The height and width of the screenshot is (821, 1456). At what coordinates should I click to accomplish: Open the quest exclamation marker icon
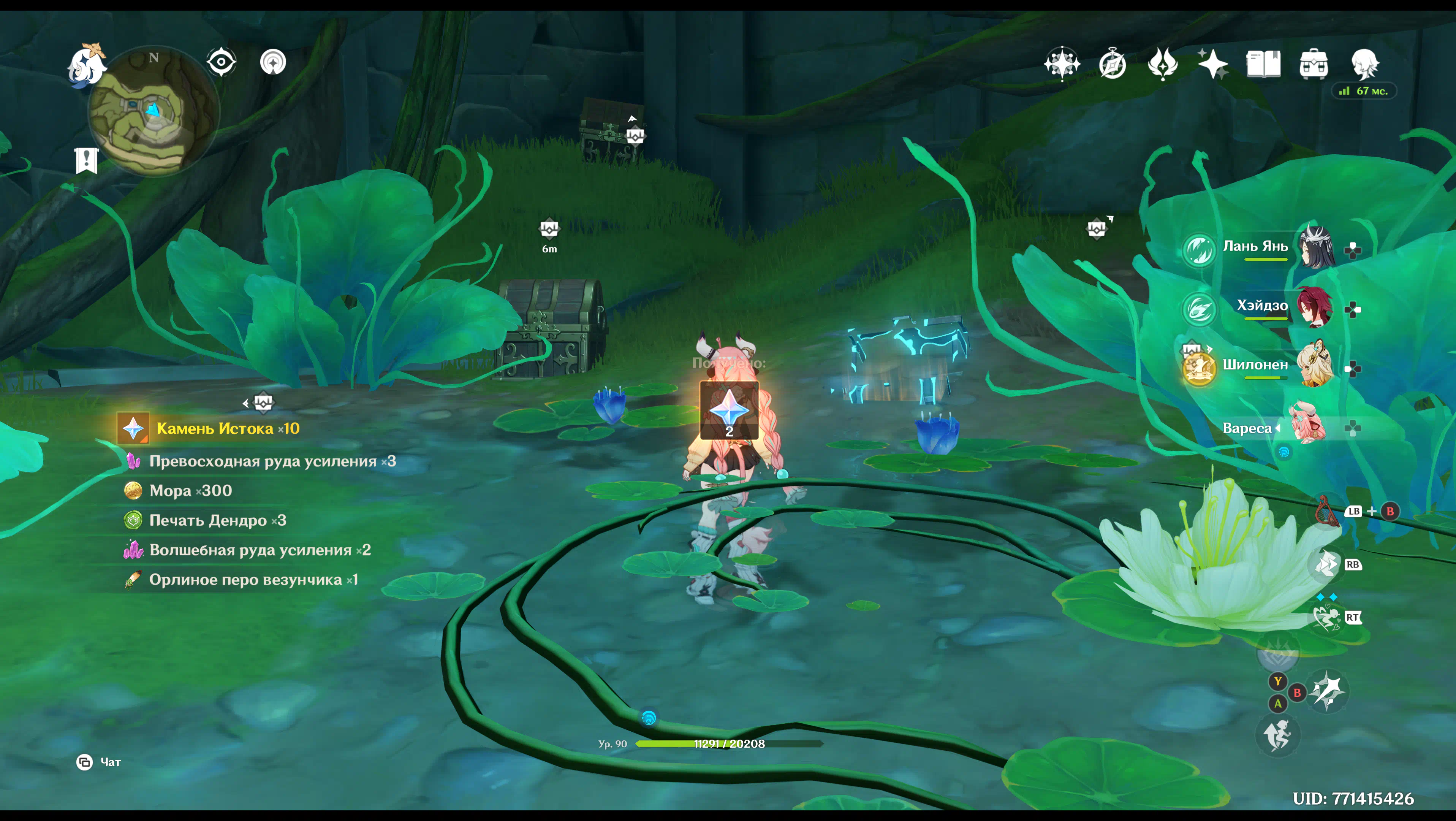[87, 160]
